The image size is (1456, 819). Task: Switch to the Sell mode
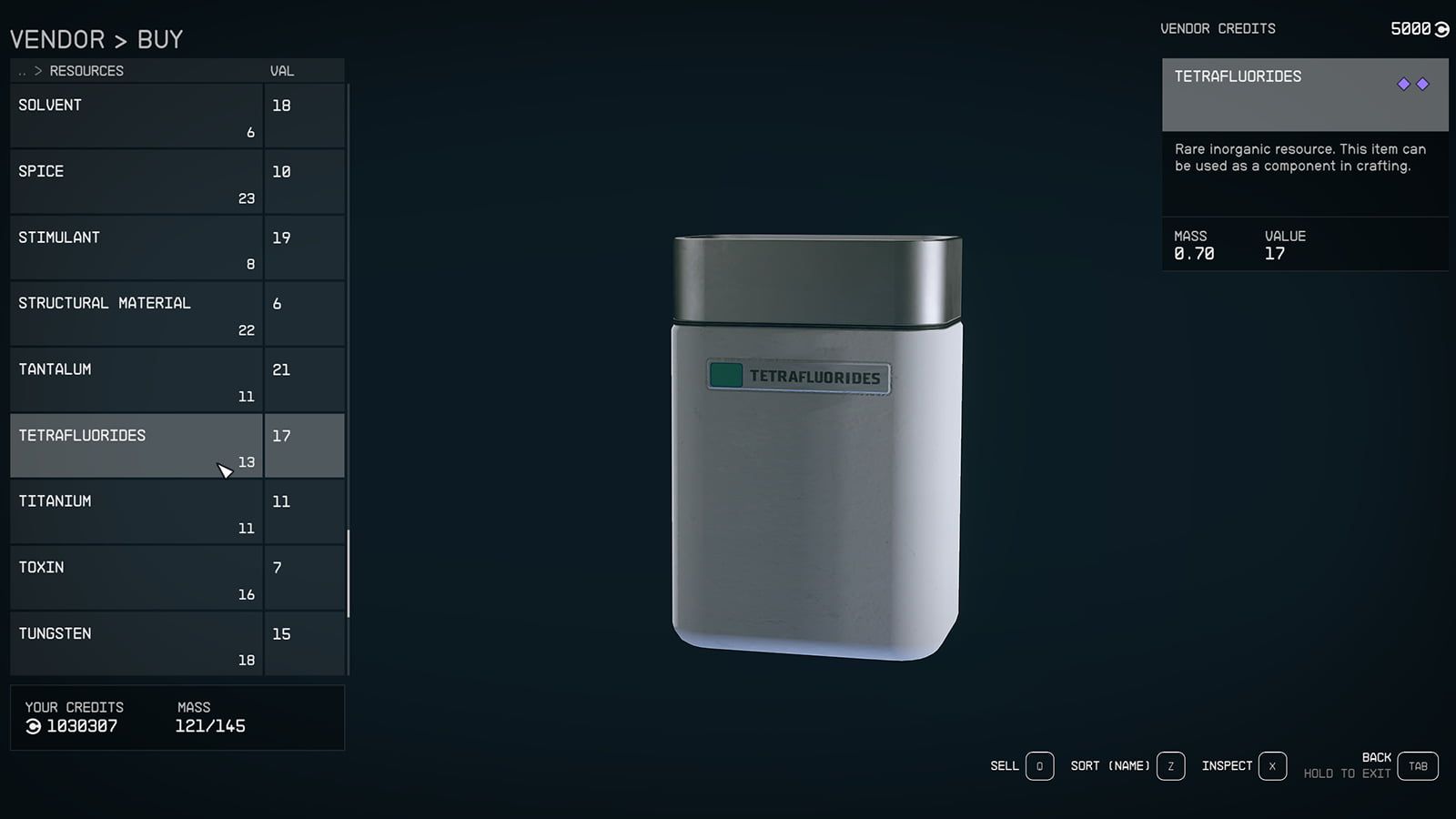(x=1039, y=766)
